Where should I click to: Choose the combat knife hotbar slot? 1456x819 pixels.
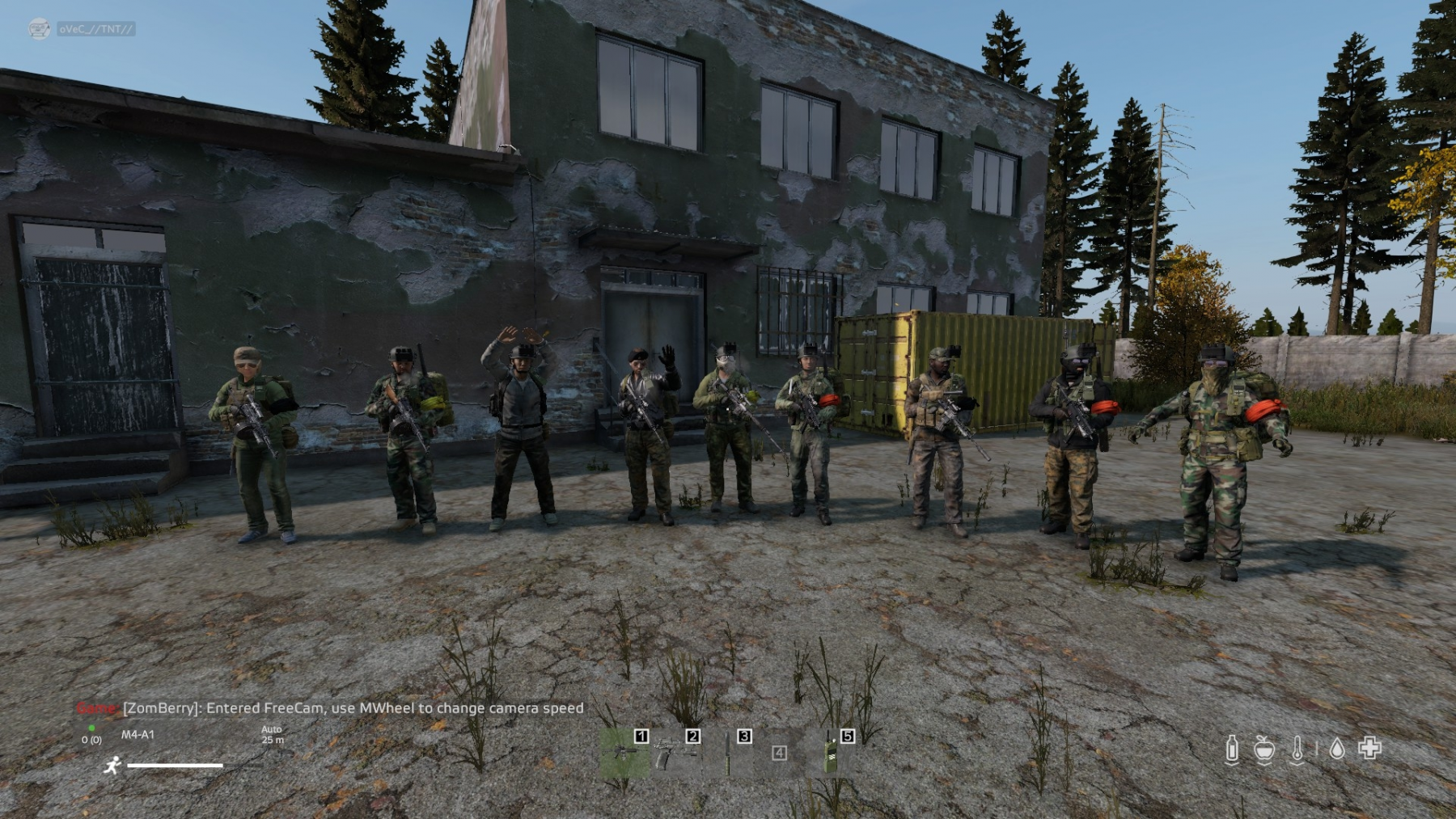coord(728,754)
